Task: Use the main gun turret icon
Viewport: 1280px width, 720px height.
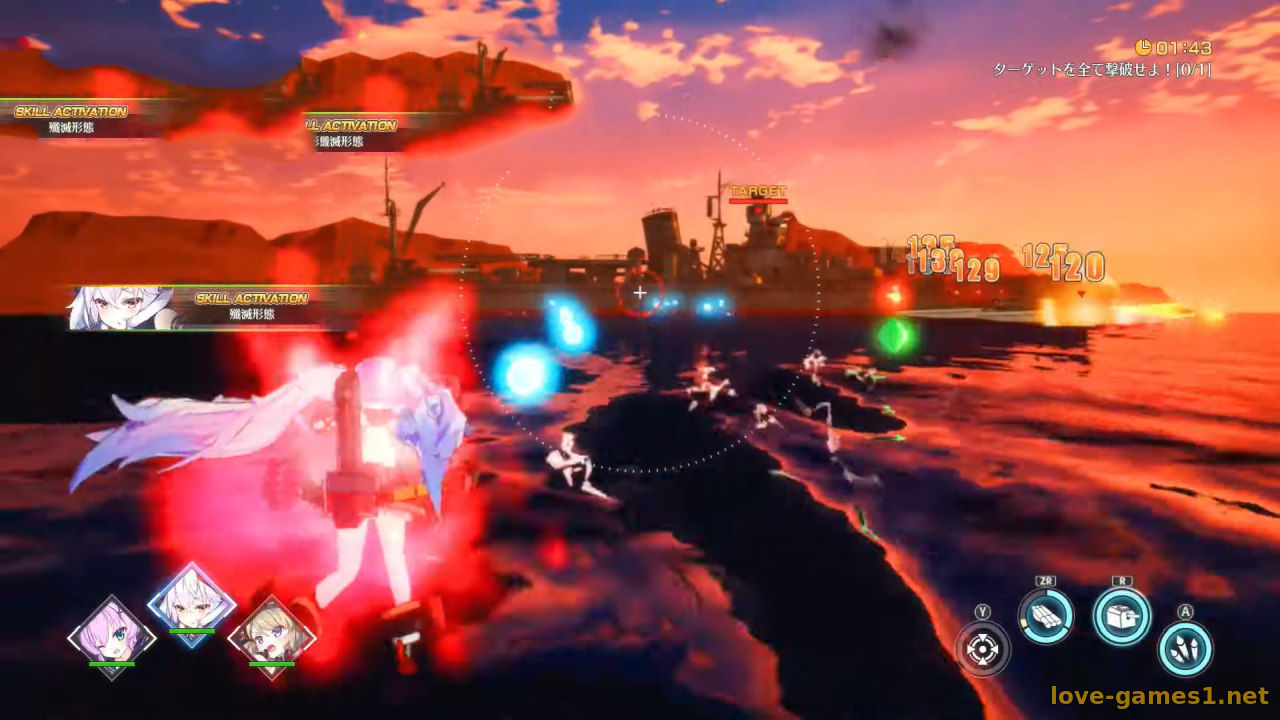Action: click(x=1121, y=616)
